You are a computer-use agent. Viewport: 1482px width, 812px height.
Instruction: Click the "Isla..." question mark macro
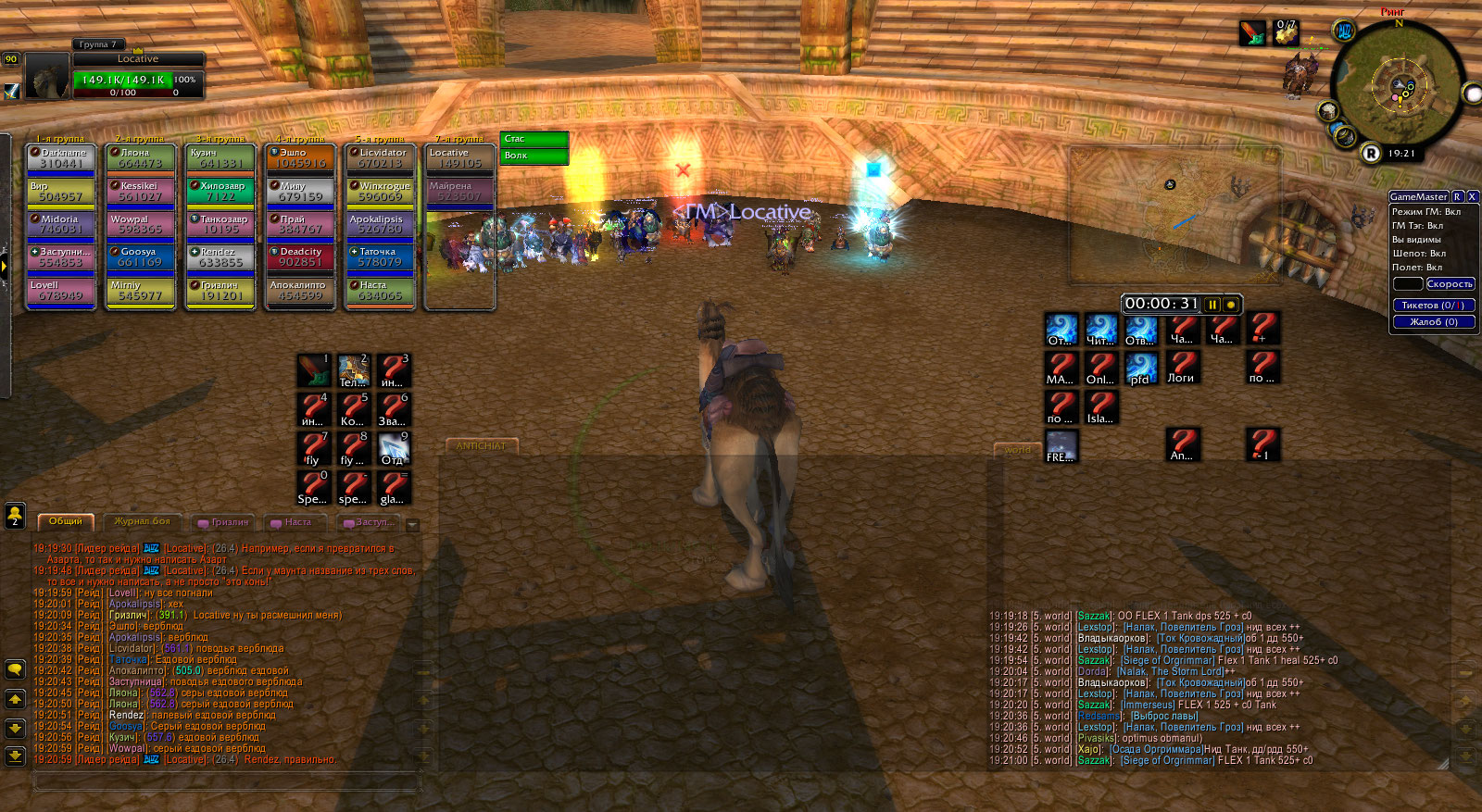(1101, 407)
